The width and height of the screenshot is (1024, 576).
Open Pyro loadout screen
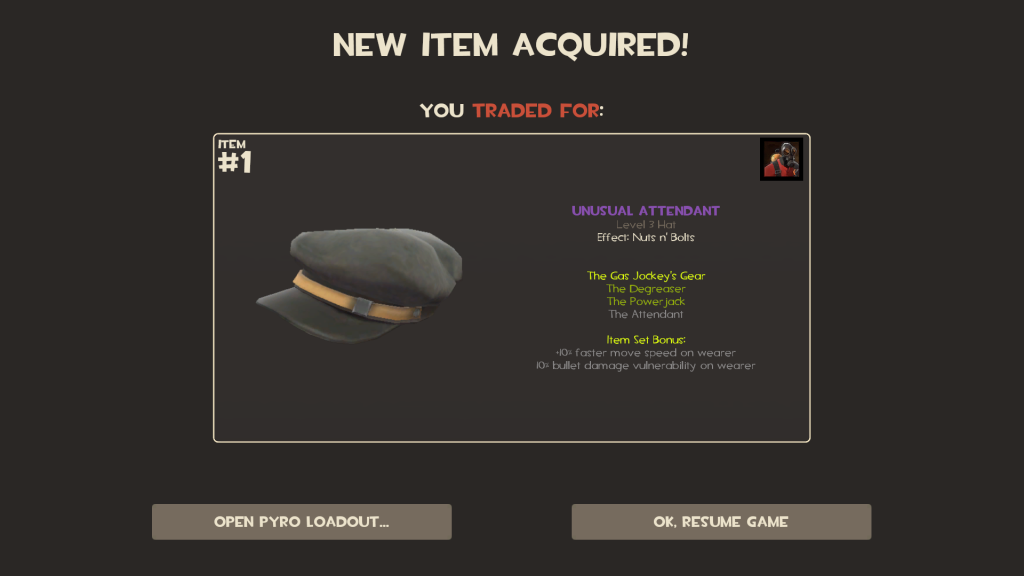click(x=301, y=522)
